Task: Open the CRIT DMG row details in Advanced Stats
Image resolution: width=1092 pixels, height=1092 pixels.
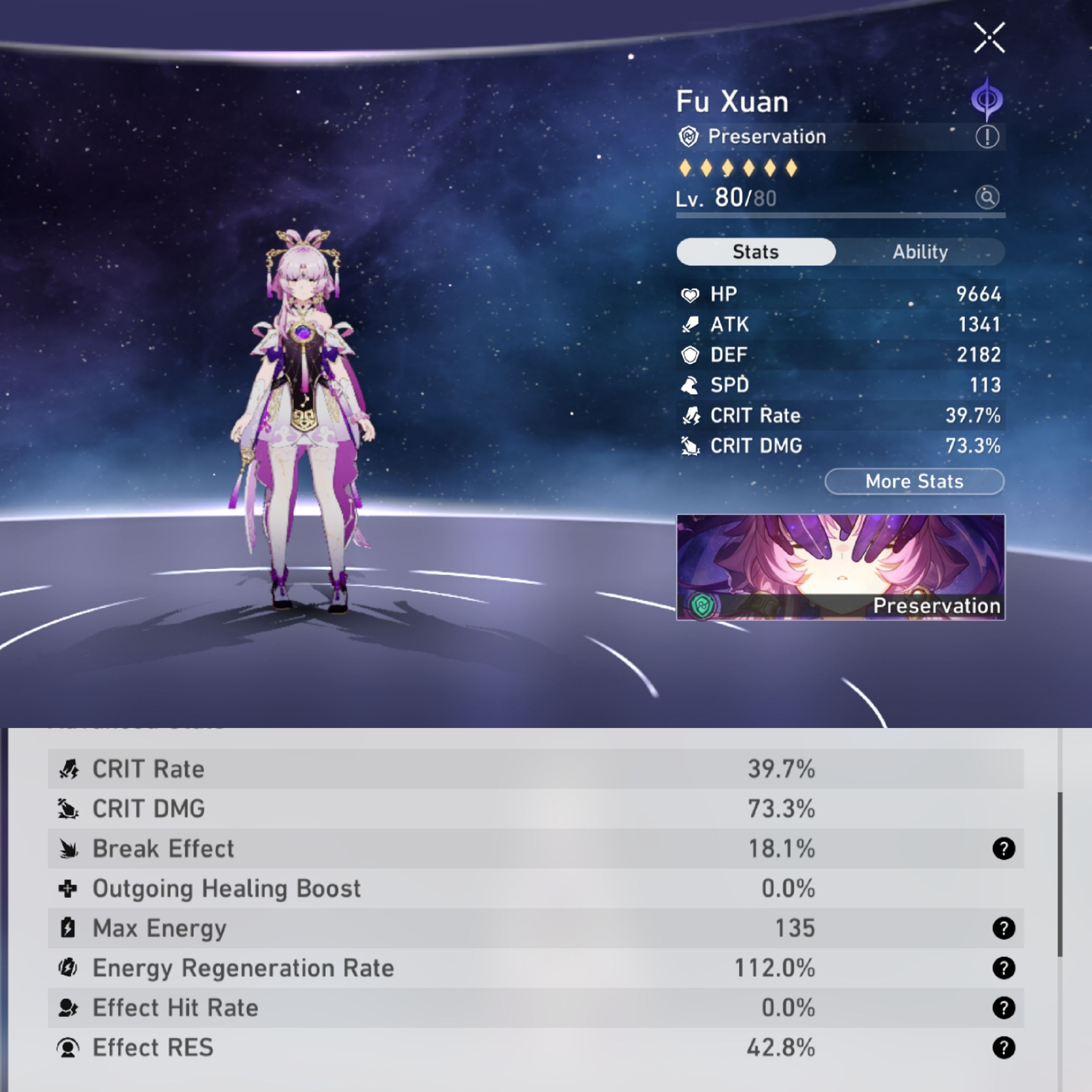Action: [395, 808]
